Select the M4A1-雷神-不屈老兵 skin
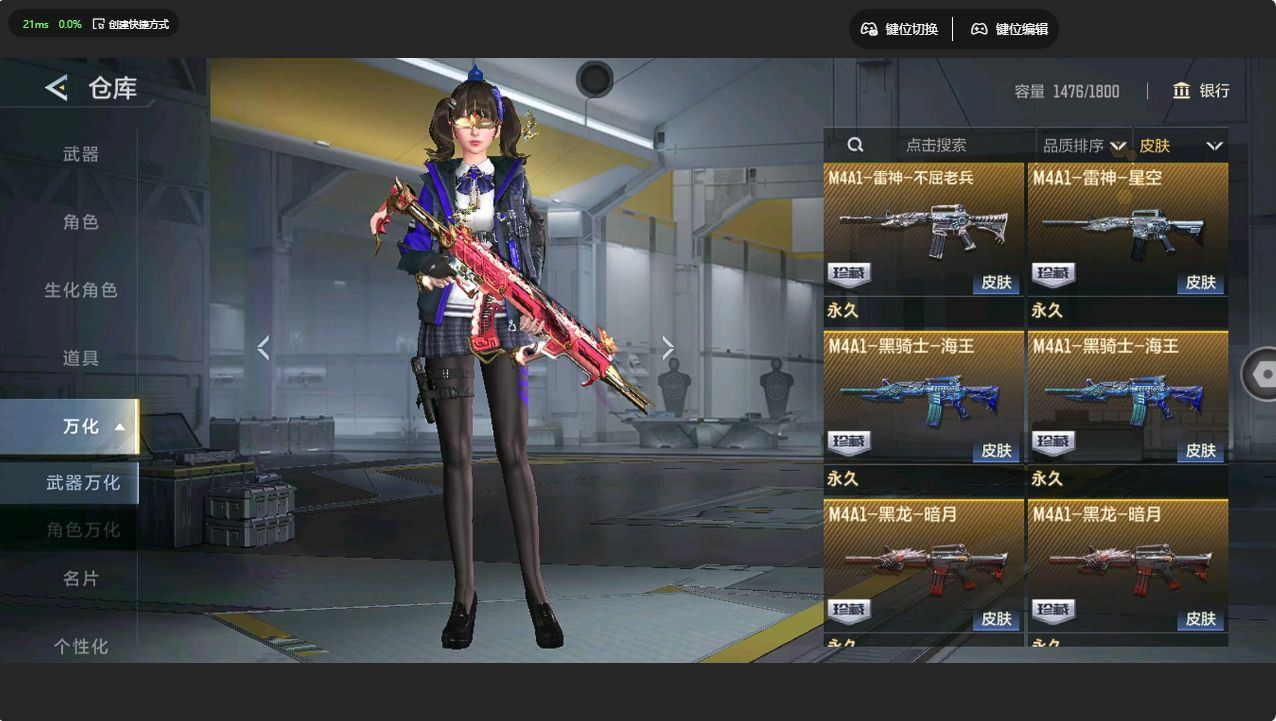 pos(924,229)
